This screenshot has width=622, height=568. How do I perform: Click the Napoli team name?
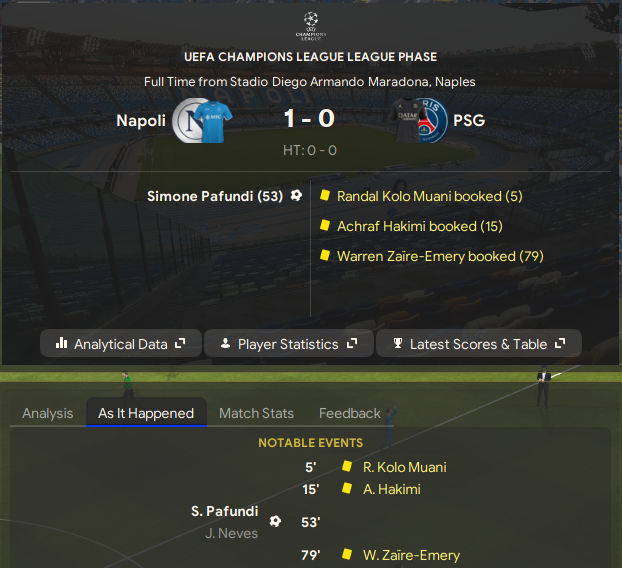[x=141, y=121]
